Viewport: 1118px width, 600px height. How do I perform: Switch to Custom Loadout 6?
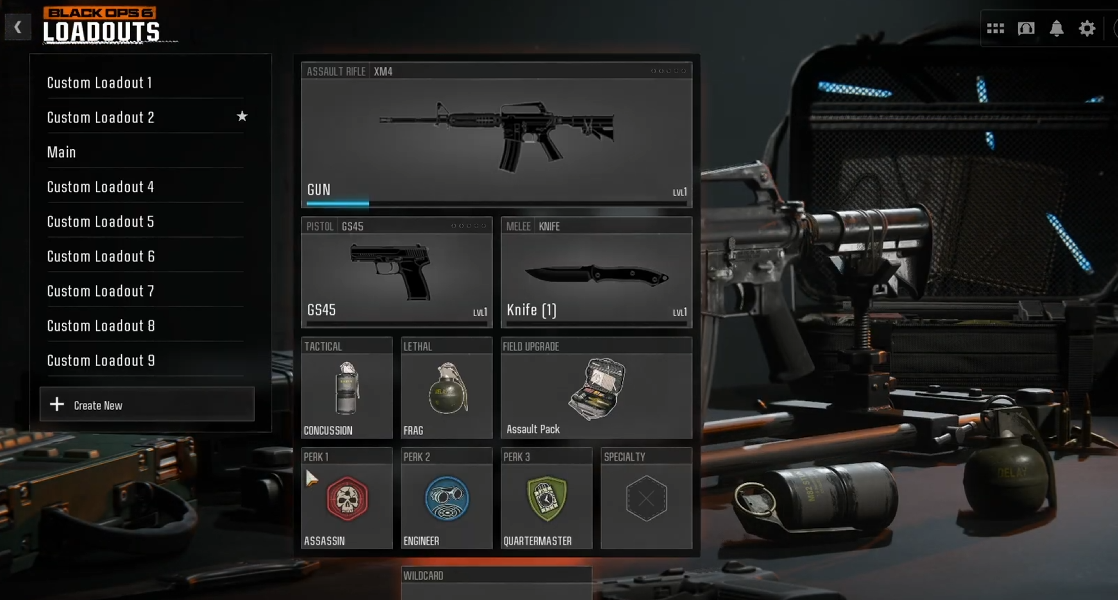[101, 257]
